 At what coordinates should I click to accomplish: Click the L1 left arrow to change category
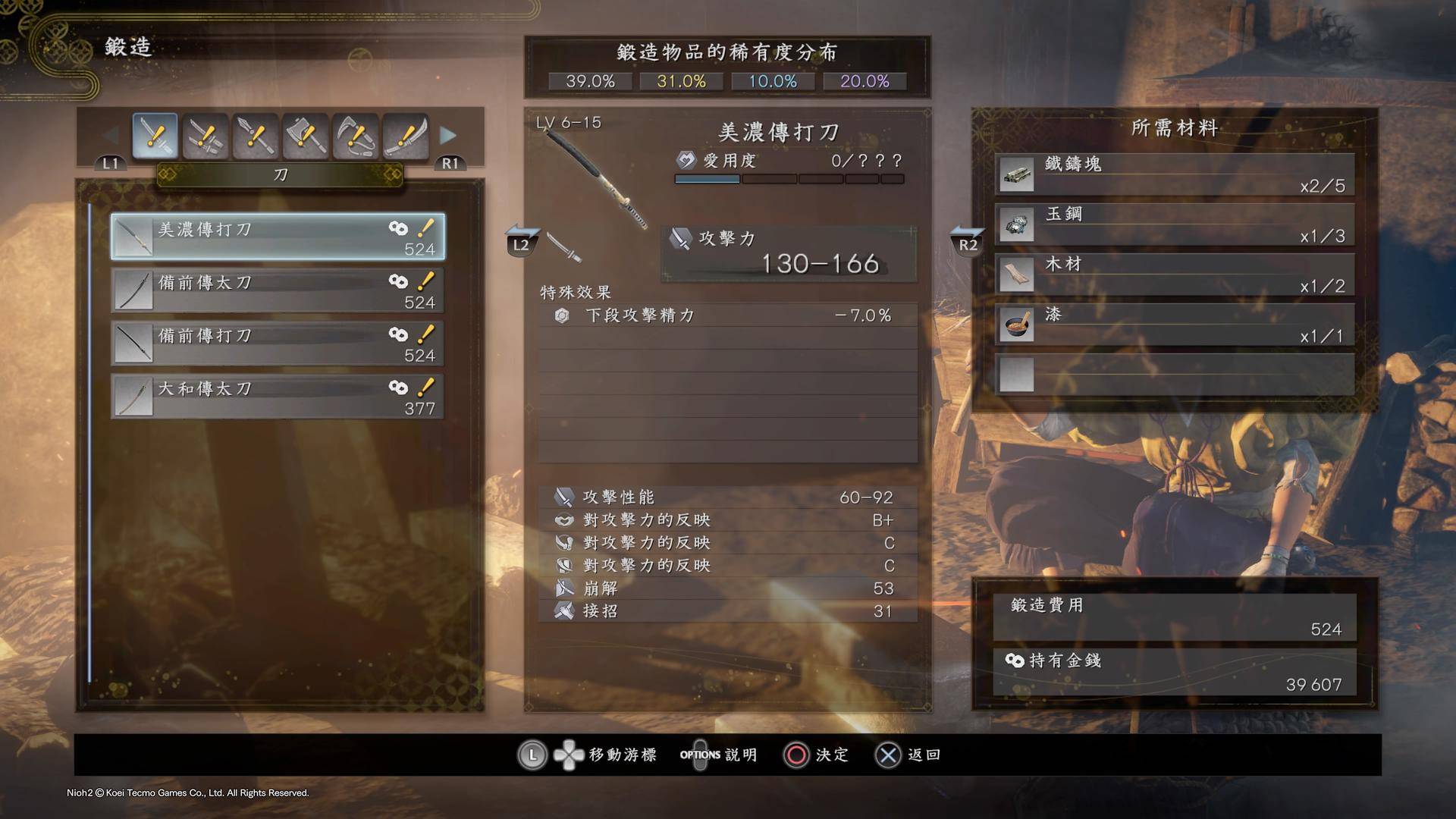(x=109, y=162)
